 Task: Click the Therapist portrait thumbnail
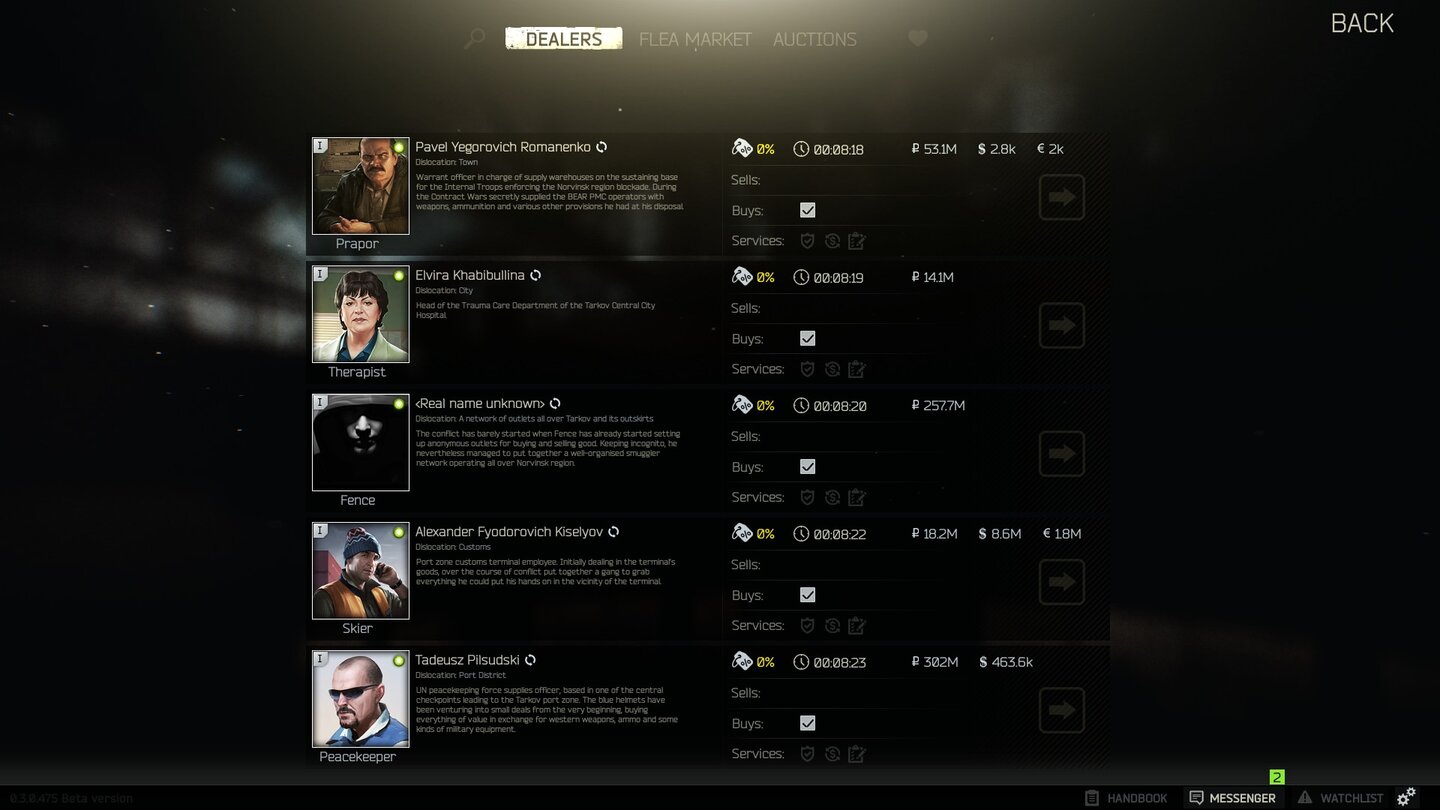coord(360,314)
